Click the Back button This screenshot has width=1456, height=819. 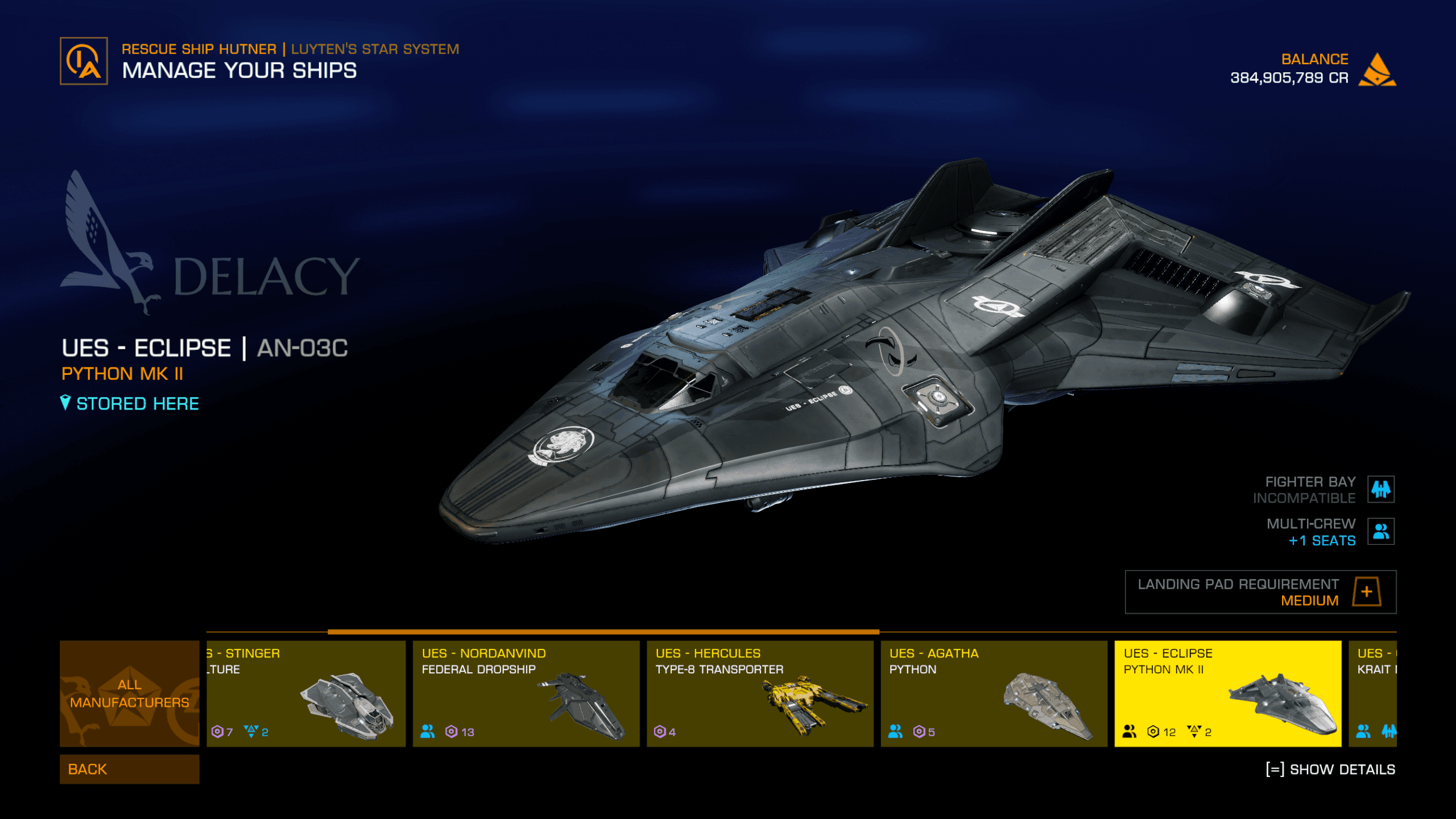click(x=129, y=769)
